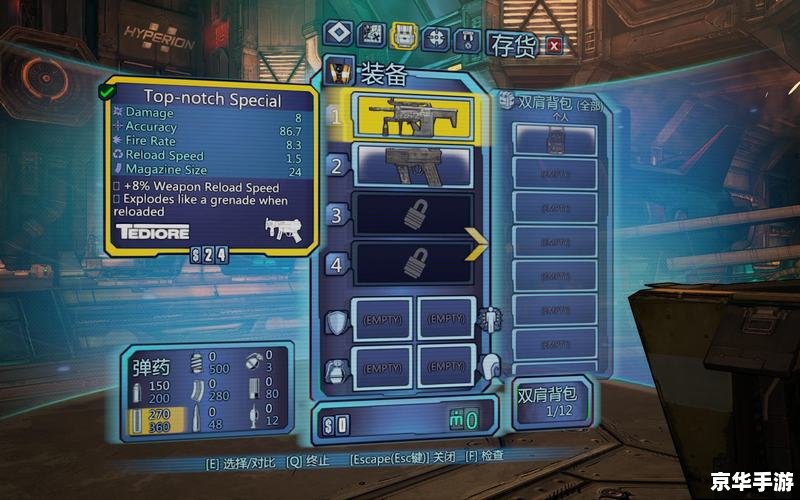
Task: Switch to the map tab
Action: click(x=369, y=35)
